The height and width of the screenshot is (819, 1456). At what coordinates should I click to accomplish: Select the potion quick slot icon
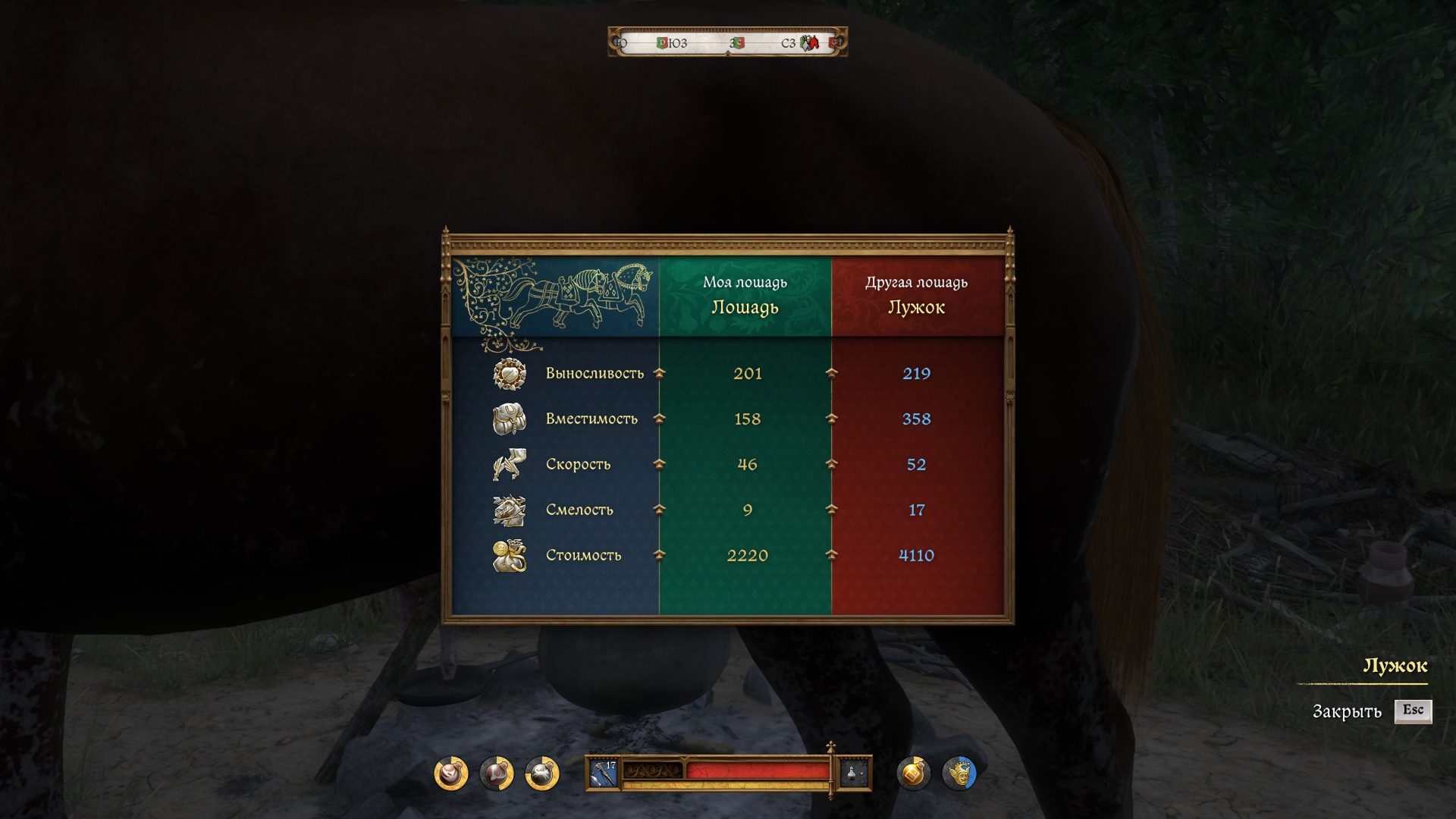pos(853,773)
